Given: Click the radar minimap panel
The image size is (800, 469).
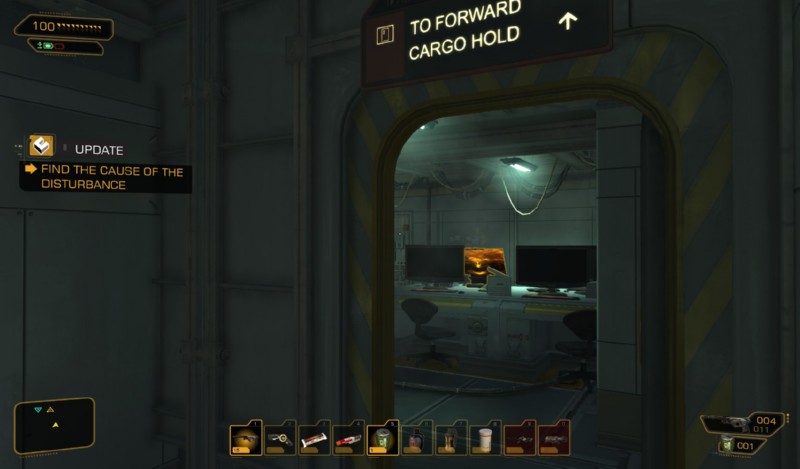Looking at the screenshot, I should click(54, 425).
